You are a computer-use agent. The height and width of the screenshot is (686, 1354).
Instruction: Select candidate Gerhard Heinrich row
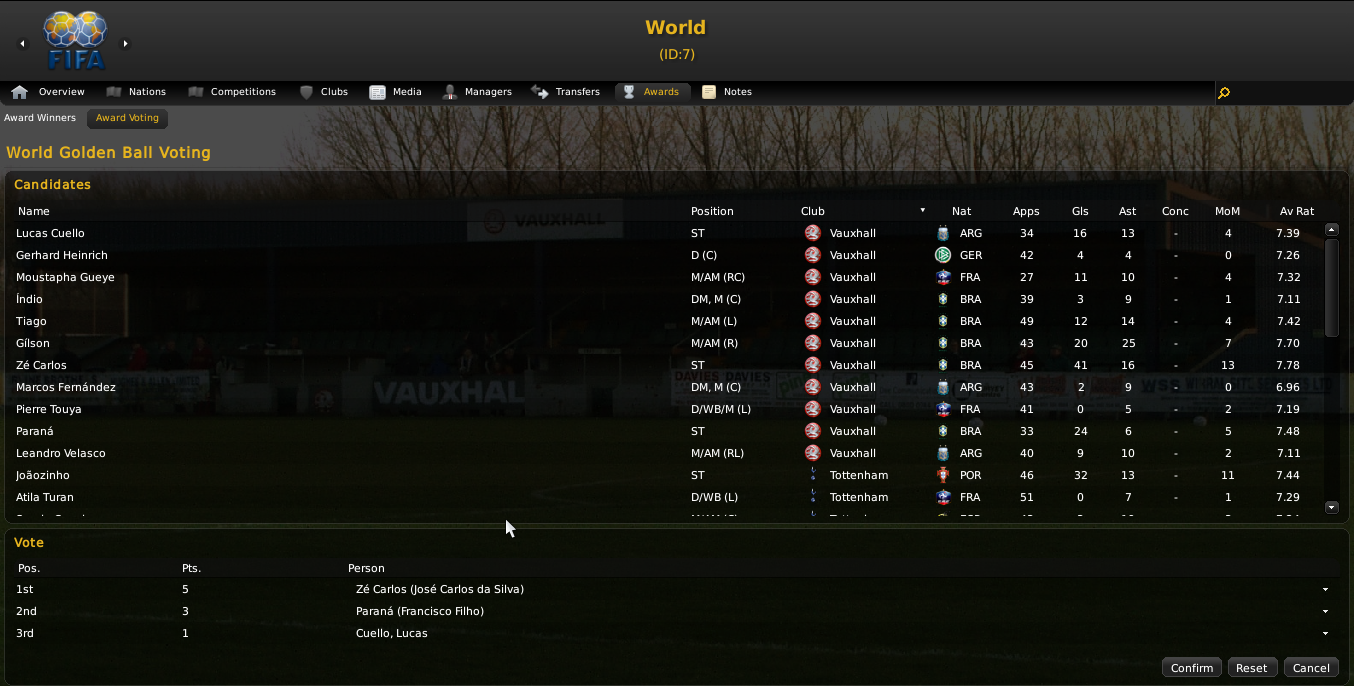pos(62,255)
